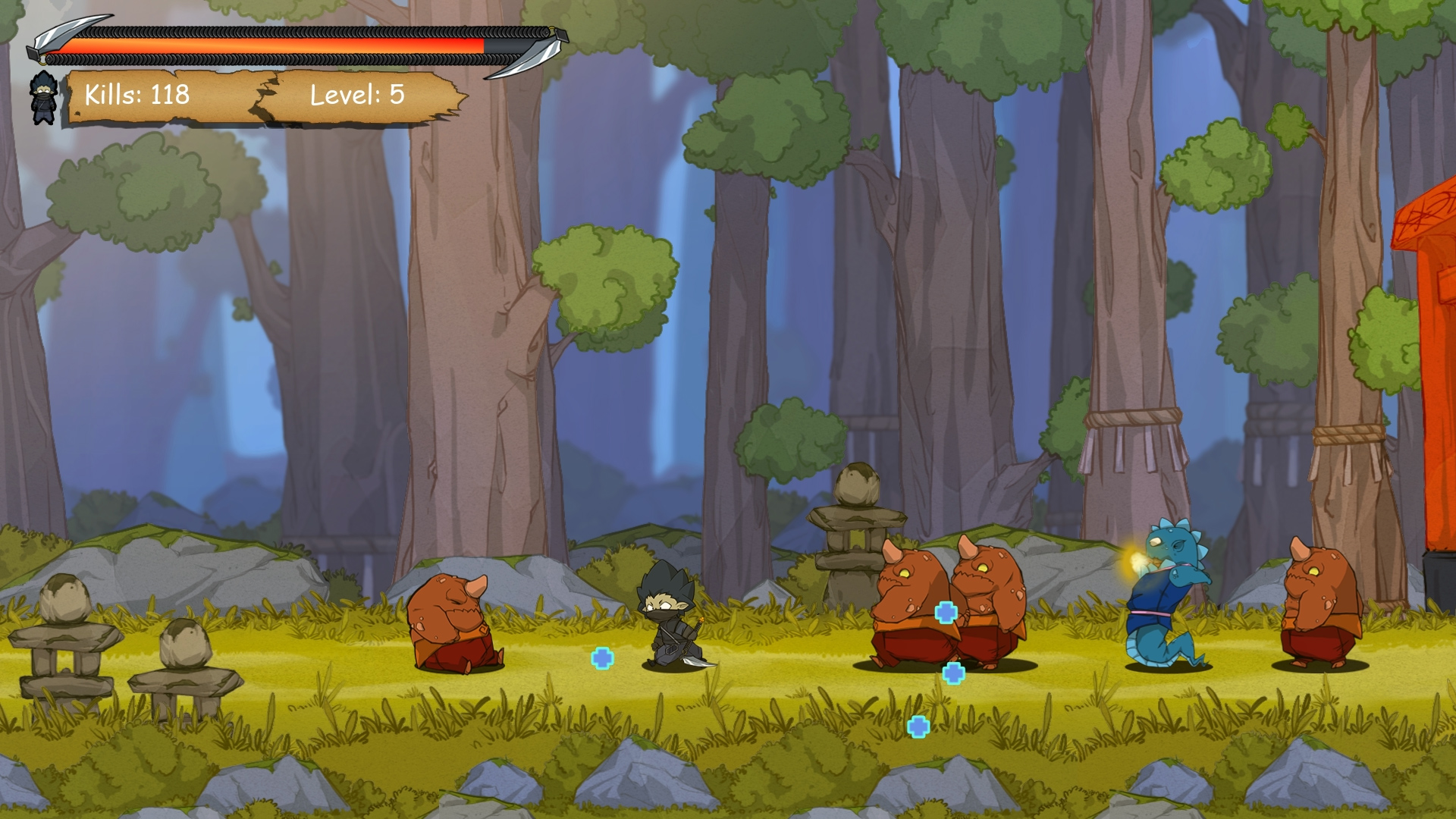1456x819 pixels.
Task: Collect the lowest blue cross pickup
Action: 918,726
